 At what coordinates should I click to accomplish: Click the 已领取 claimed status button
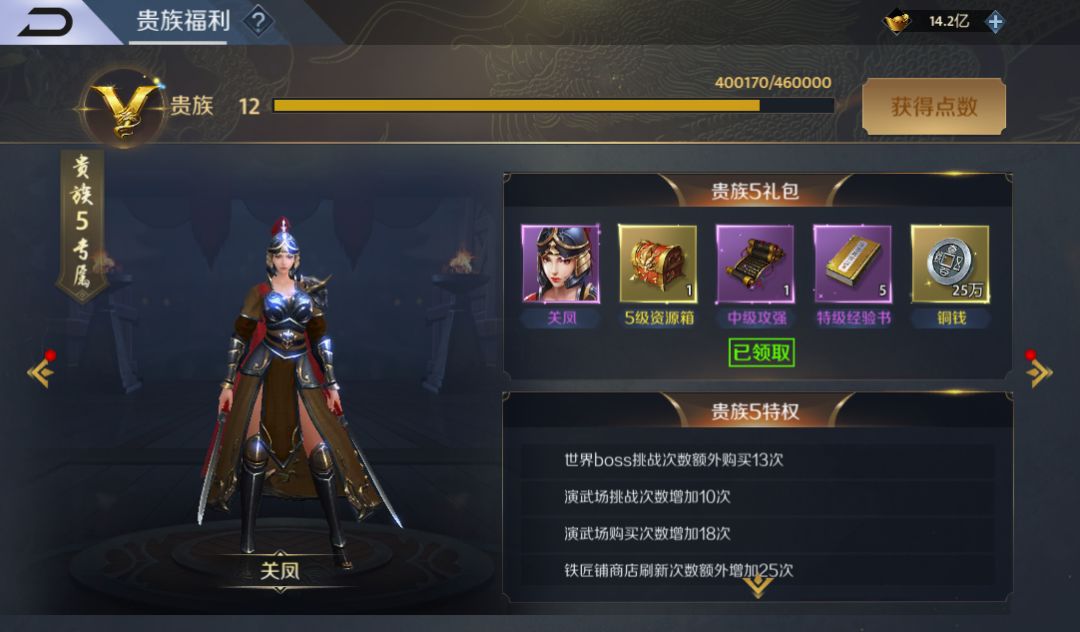point(762,352)
